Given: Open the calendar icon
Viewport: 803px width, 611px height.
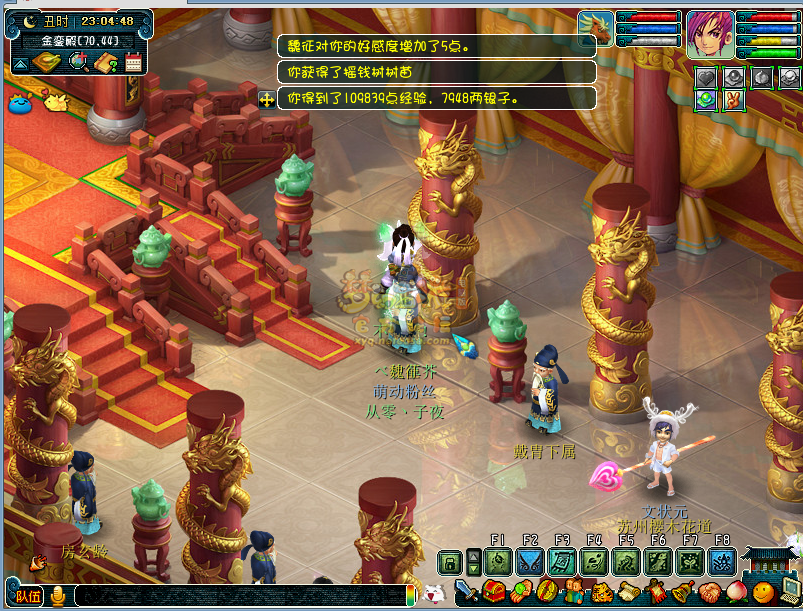Looking at the screenshot, I should 134,63.
